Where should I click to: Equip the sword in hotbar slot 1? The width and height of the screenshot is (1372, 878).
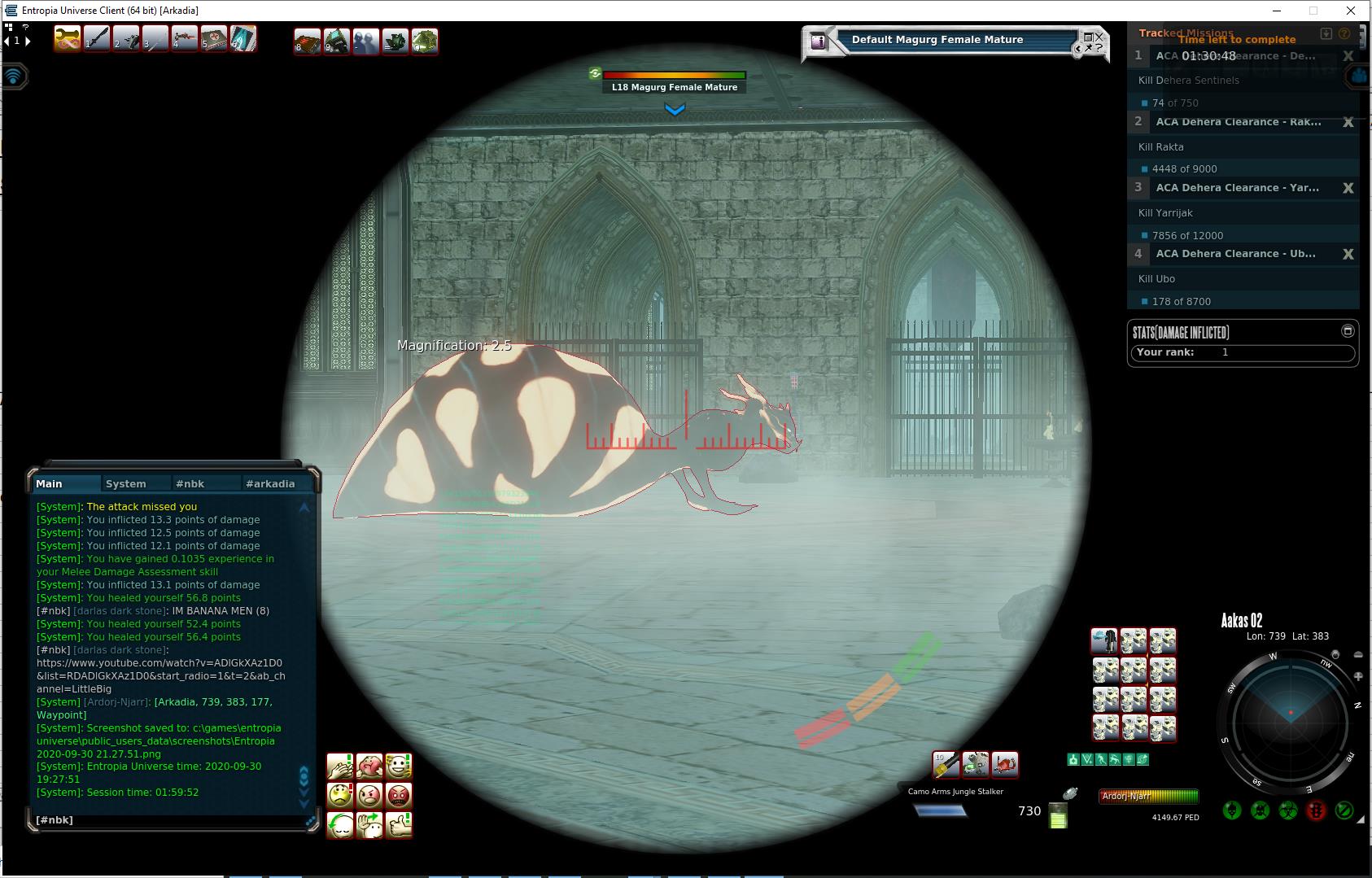[97, 39]
